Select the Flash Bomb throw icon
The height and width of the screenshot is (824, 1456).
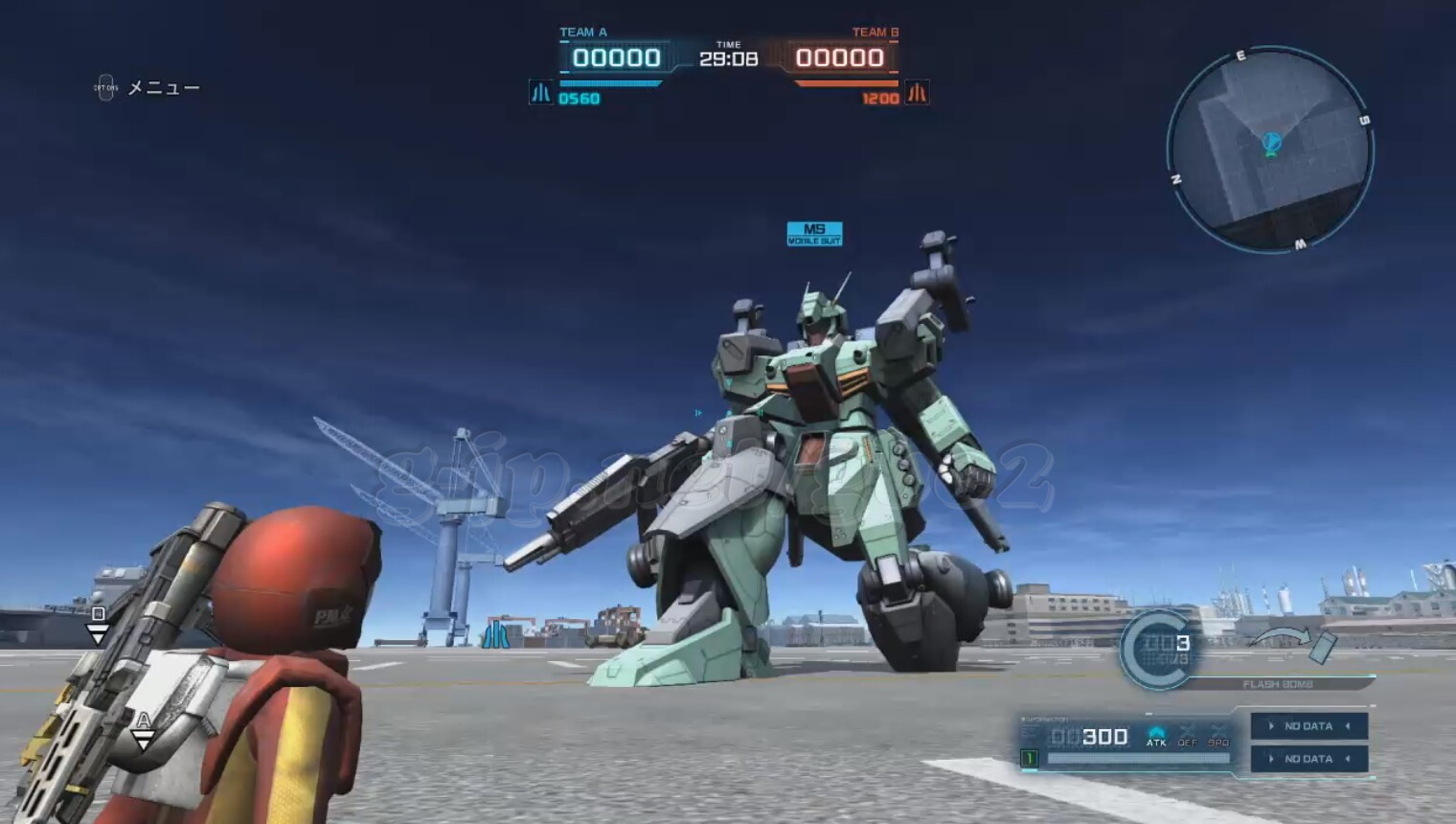[x=1295, y=643]
